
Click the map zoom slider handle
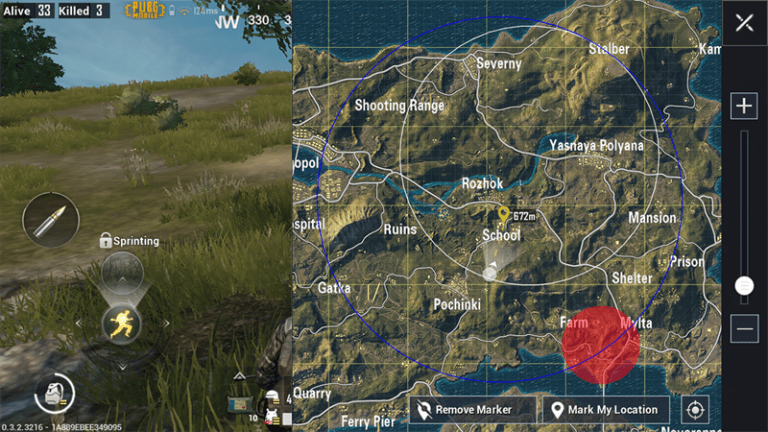(744, 286)
